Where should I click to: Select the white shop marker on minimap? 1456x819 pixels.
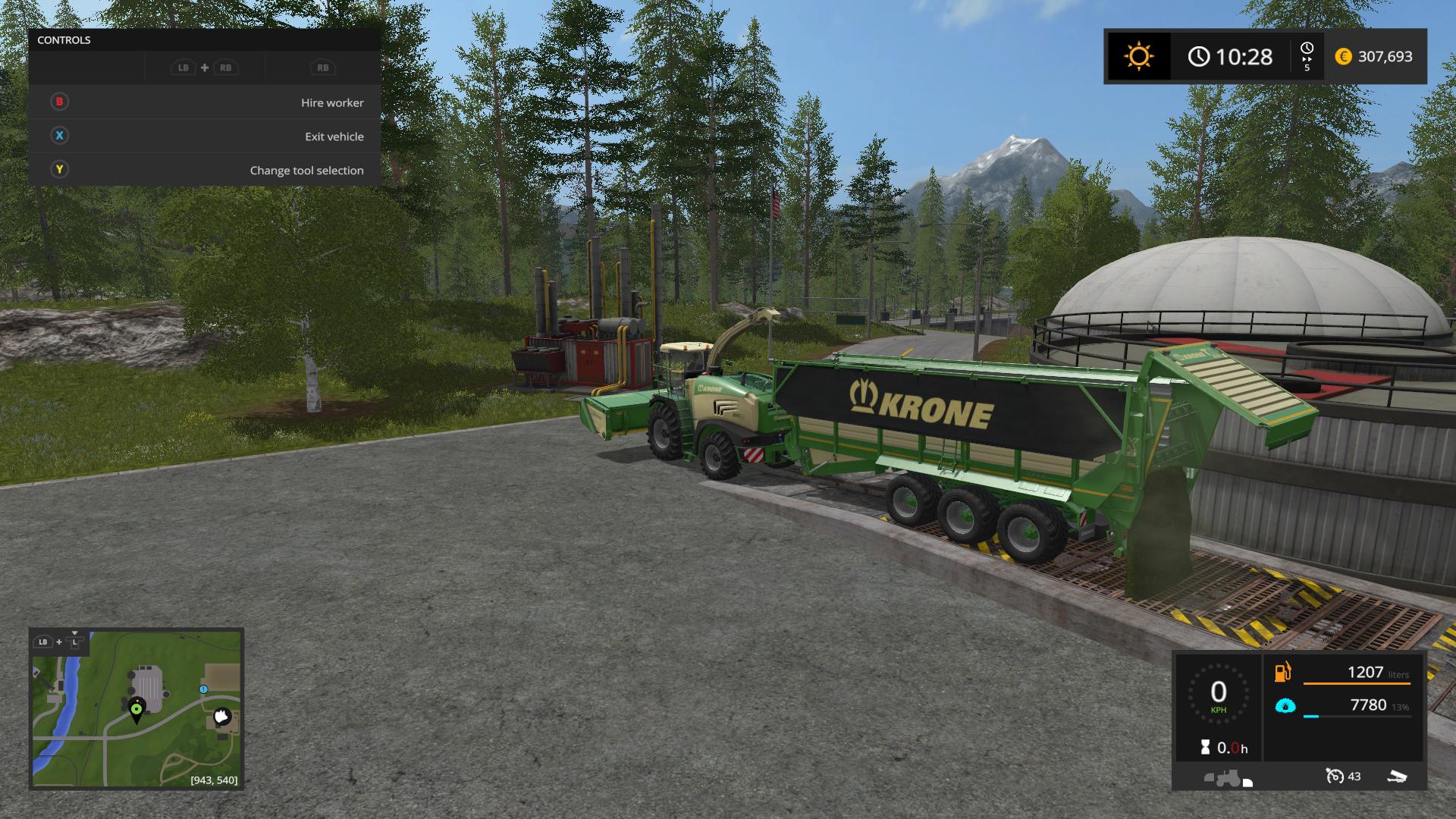tap(221, 715)
